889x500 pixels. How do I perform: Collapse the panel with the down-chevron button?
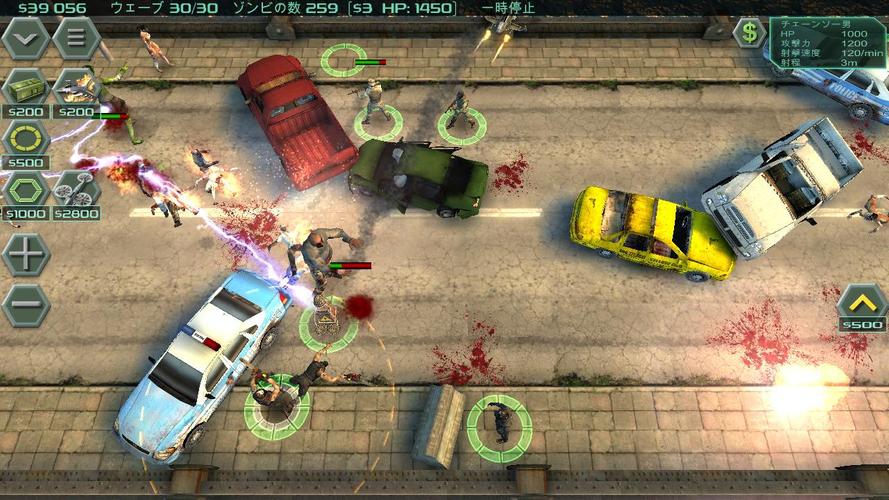26,38
